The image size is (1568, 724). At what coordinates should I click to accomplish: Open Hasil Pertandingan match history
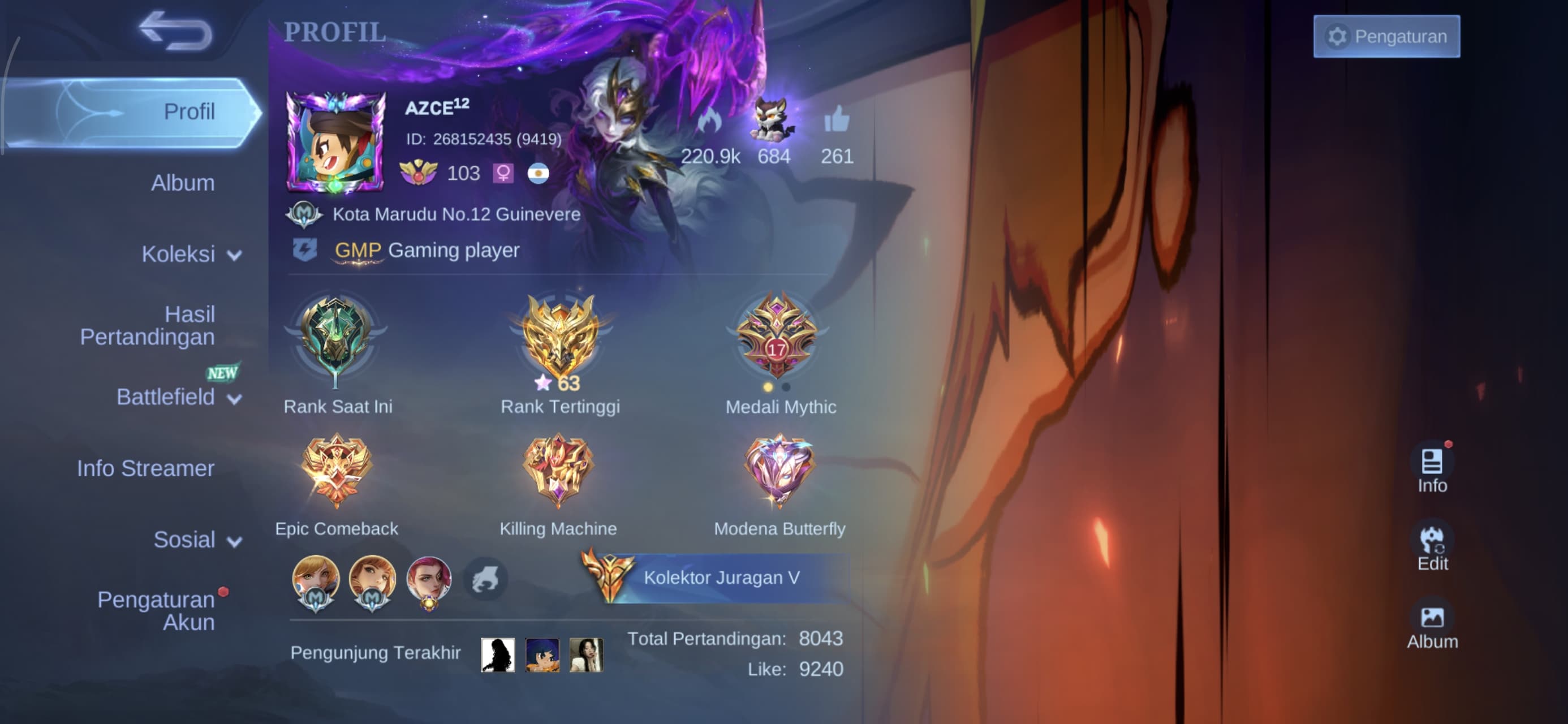point(148,325)
